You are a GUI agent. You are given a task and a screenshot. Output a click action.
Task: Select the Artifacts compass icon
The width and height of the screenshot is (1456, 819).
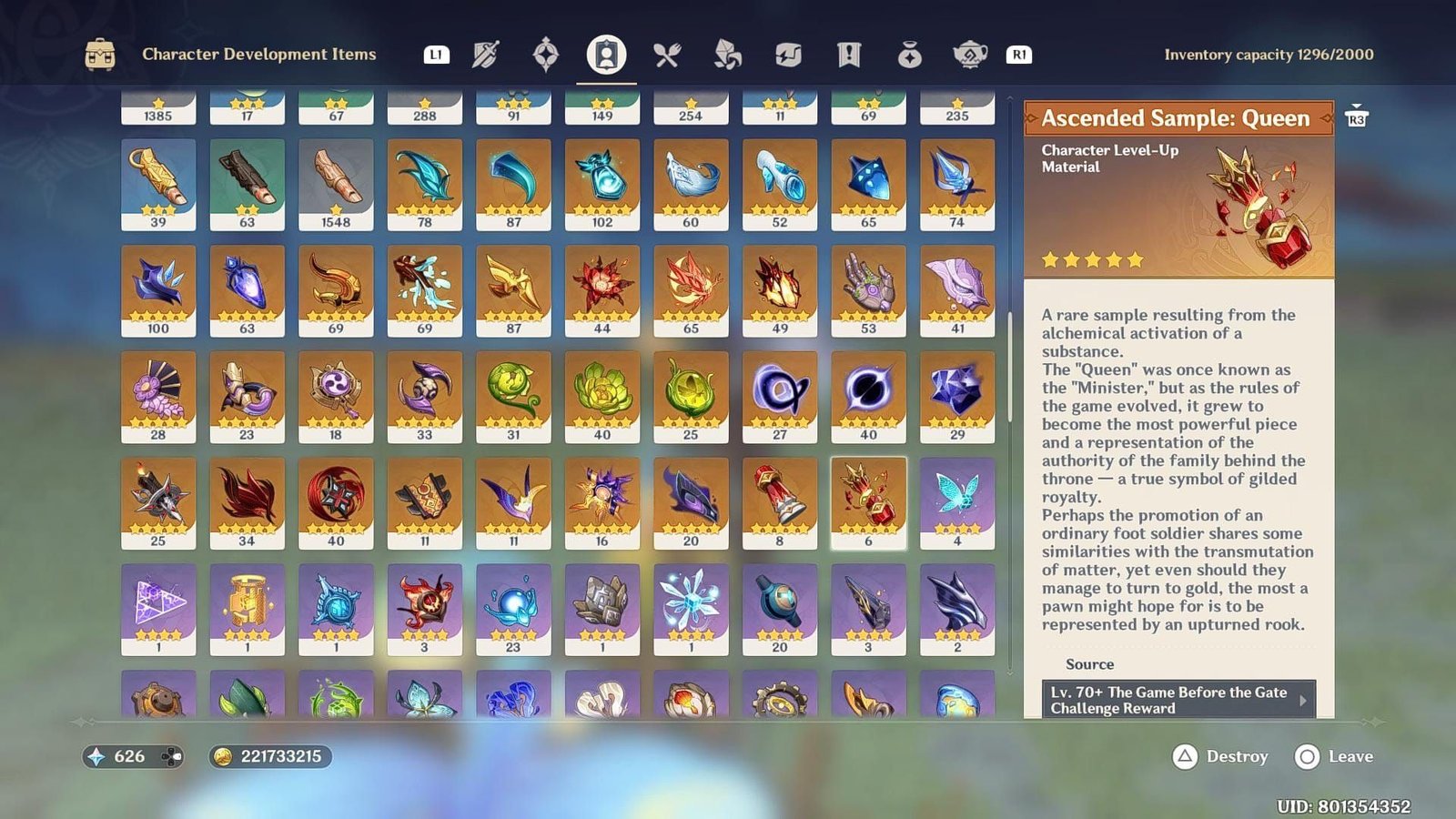(544, 55)
